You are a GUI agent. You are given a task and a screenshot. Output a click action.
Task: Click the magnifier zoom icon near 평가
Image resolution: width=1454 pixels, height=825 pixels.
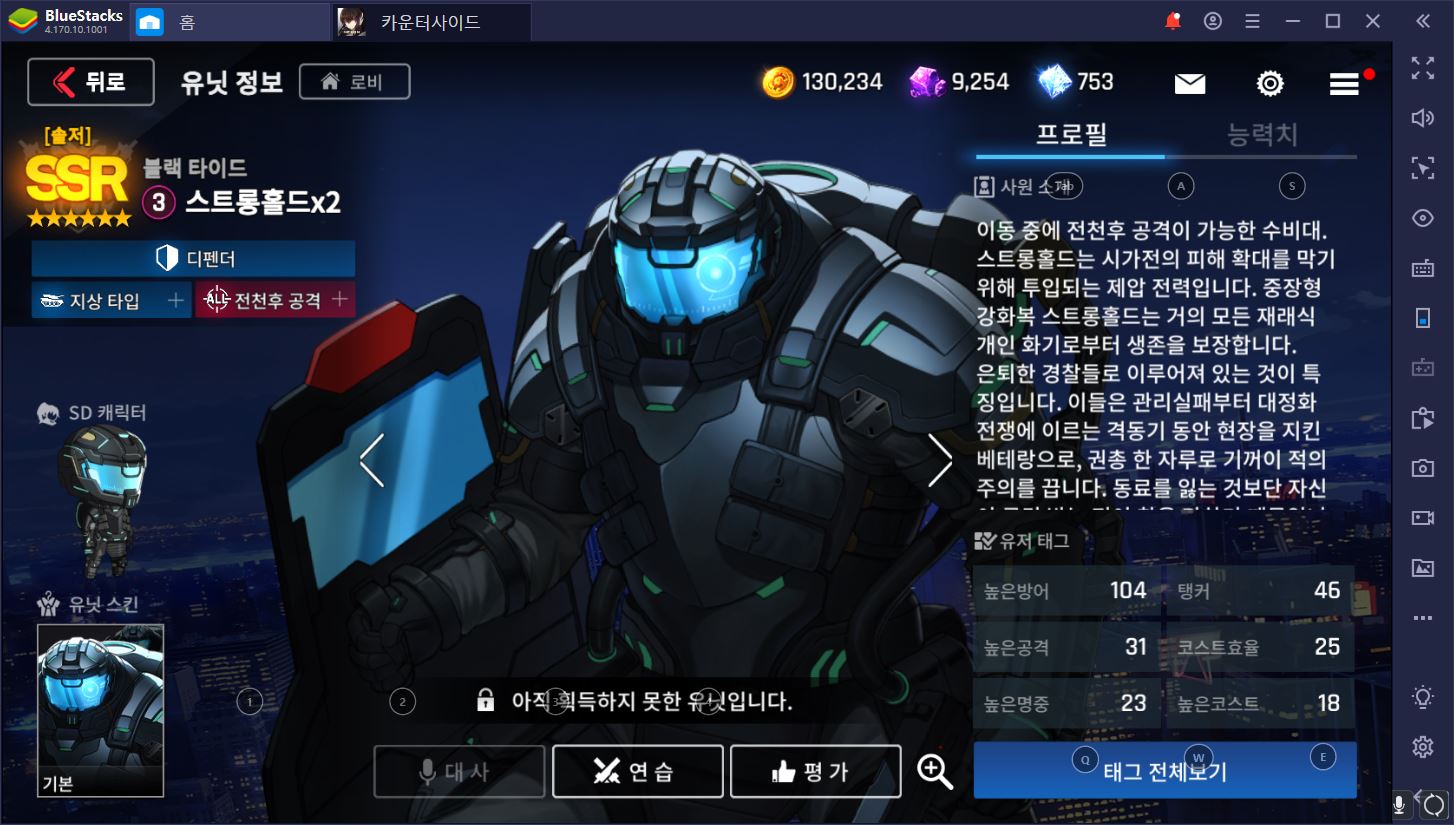click(934, 771)
